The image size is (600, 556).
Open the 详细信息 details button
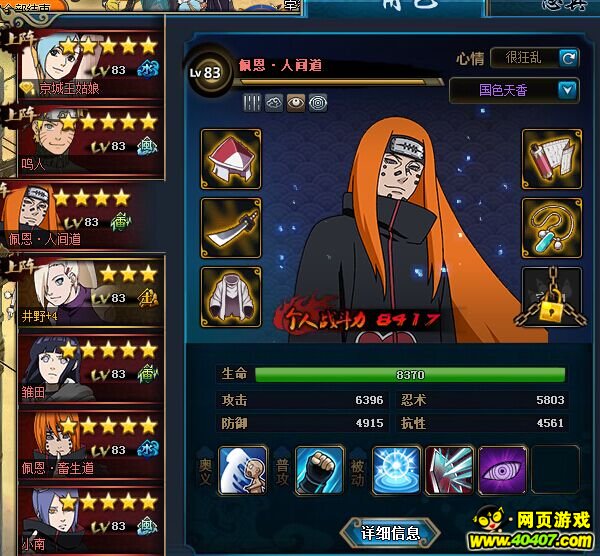click(389, 532)
